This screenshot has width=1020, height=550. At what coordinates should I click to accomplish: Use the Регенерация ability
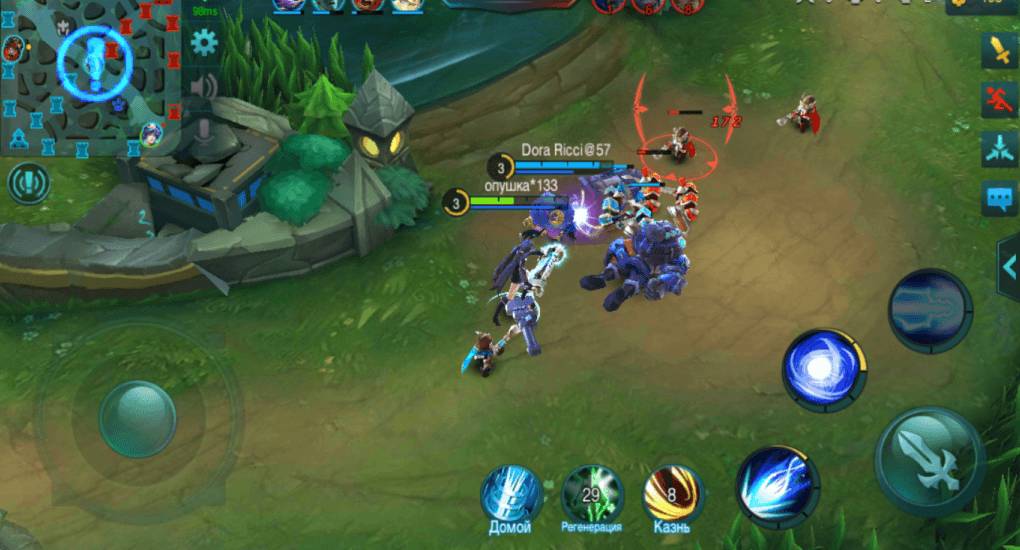[591, 494]
